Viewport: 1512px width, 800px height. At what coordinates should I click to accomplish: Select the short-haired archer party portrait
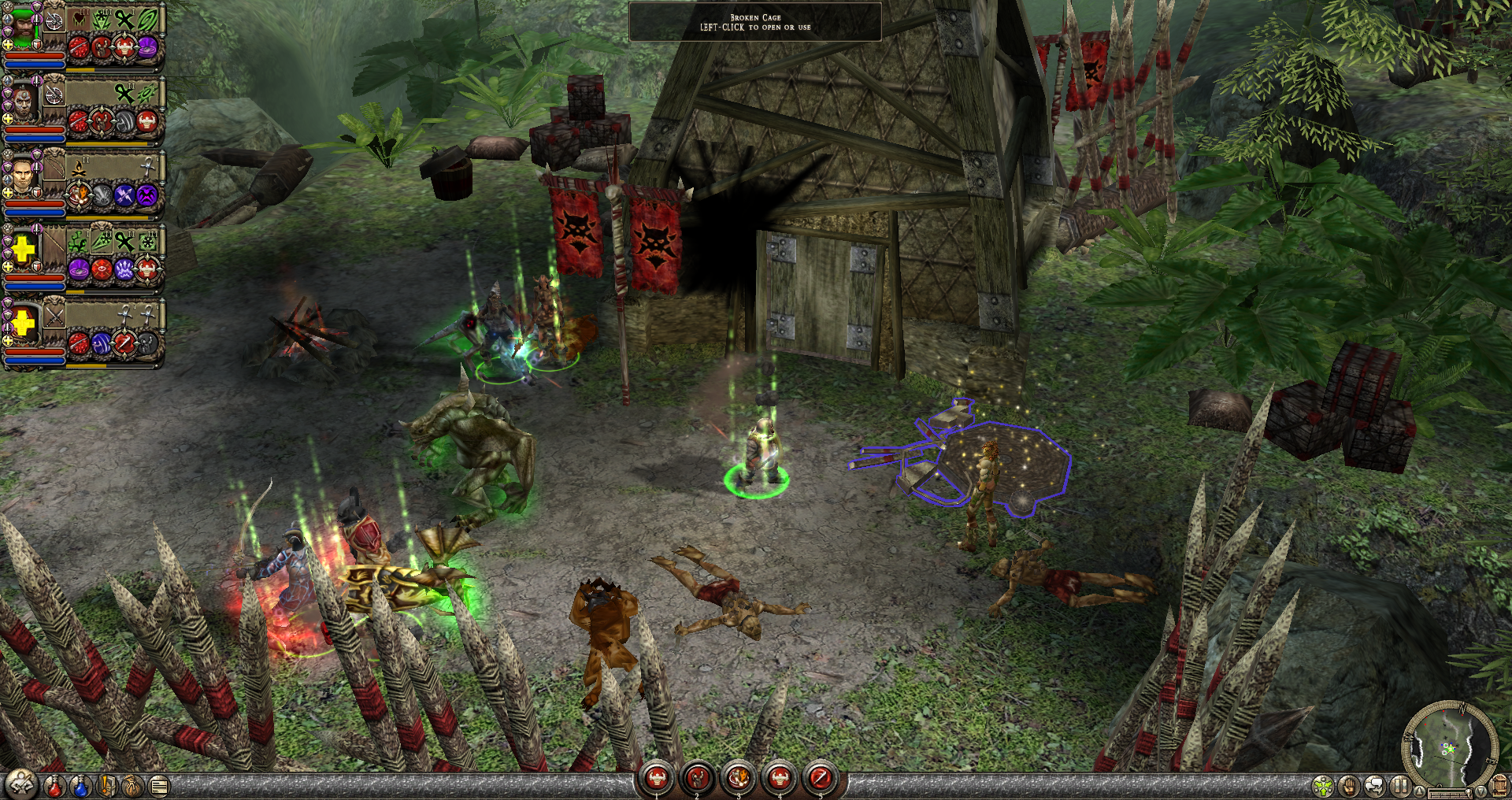(23, 176)
